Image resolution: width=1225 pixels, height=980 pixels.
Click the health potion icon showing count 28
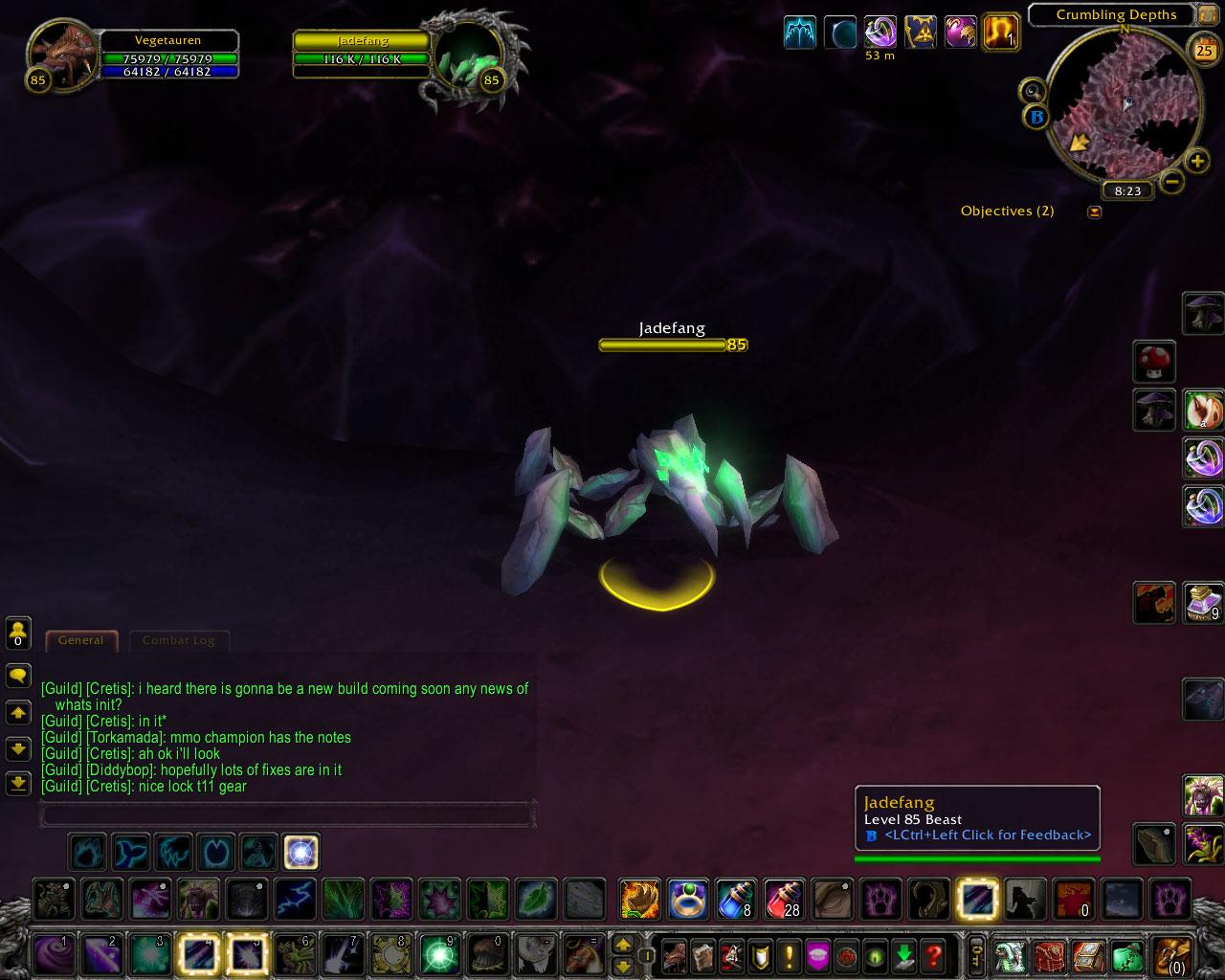[784, 900]
